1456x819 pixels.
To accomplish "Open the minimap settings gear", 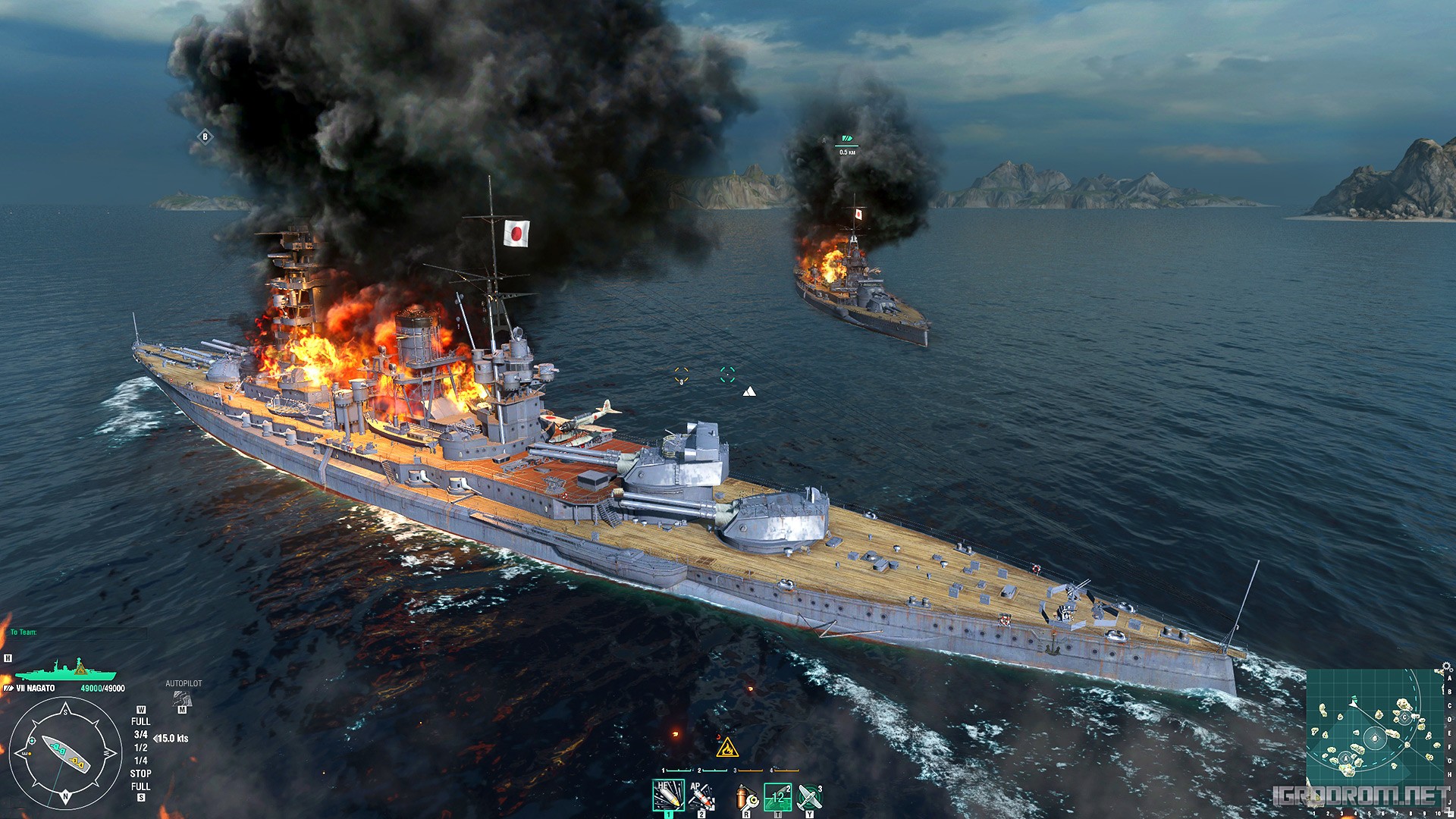I will pyautogui.click(x=1446, y=667).
